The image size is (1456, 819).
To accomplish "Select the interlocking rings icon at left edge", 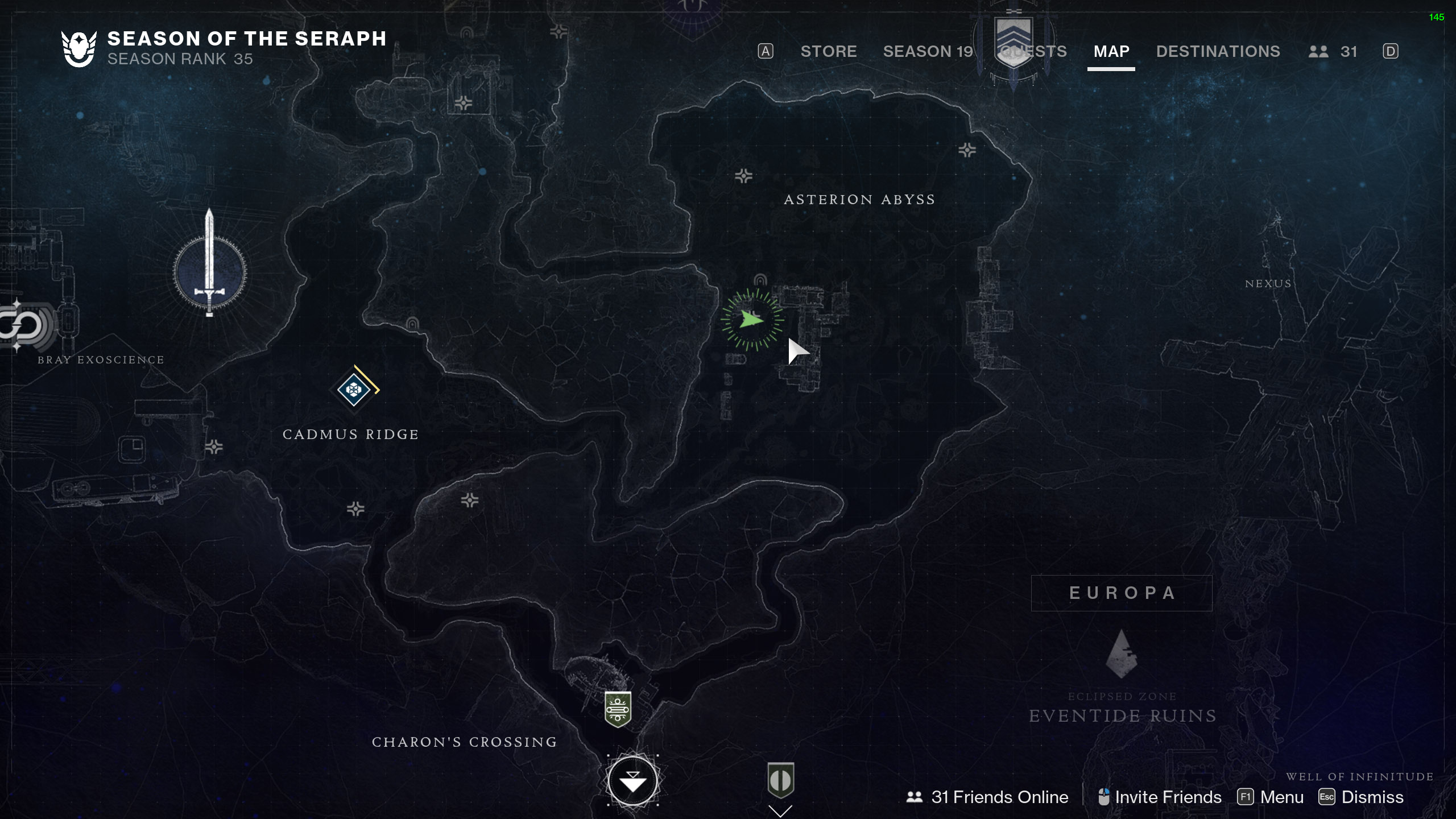I will coord(23,326).
